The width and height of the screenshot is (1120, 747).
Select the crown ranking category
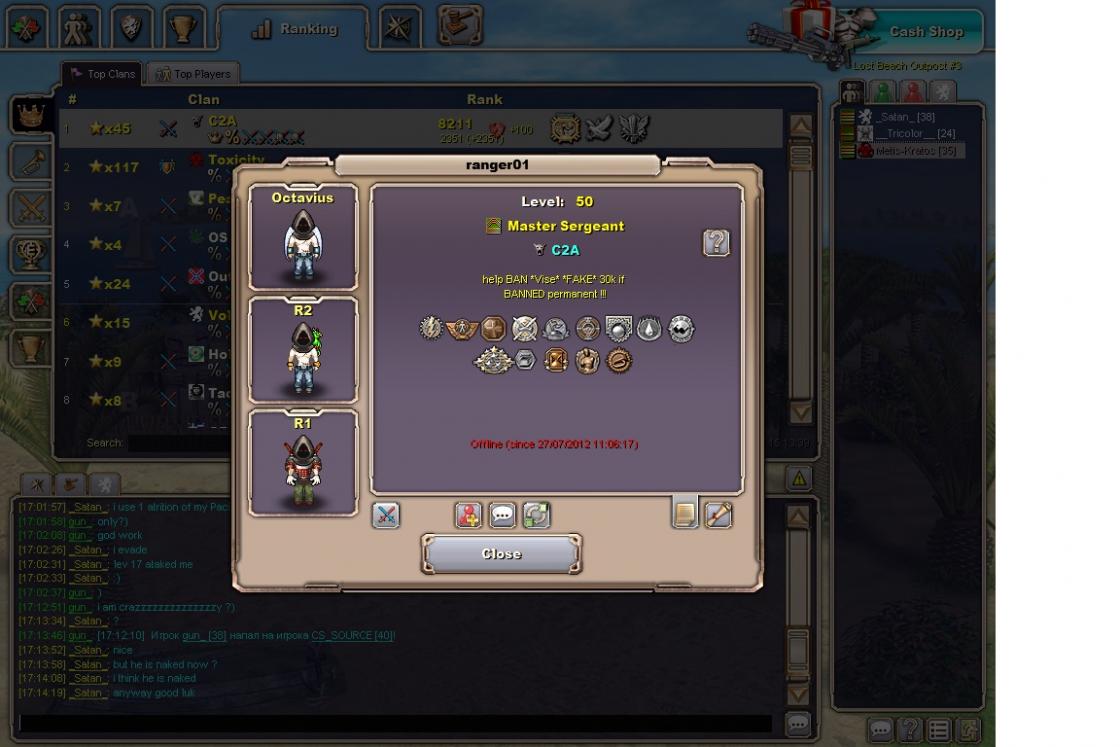pyautogui.click(x=31, y=115)
